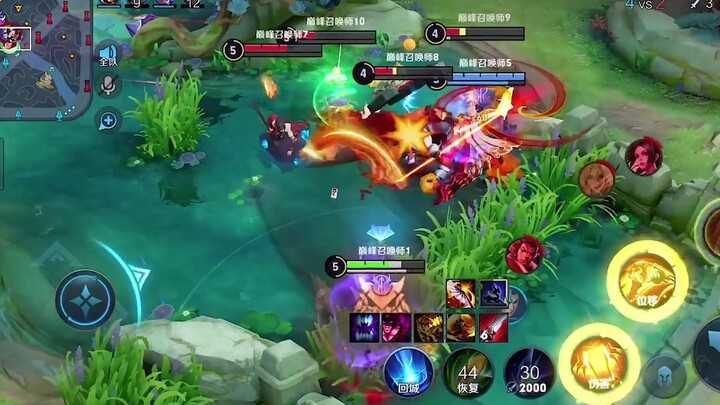Tap the virtual movement joystick

[x=85, y=299]
